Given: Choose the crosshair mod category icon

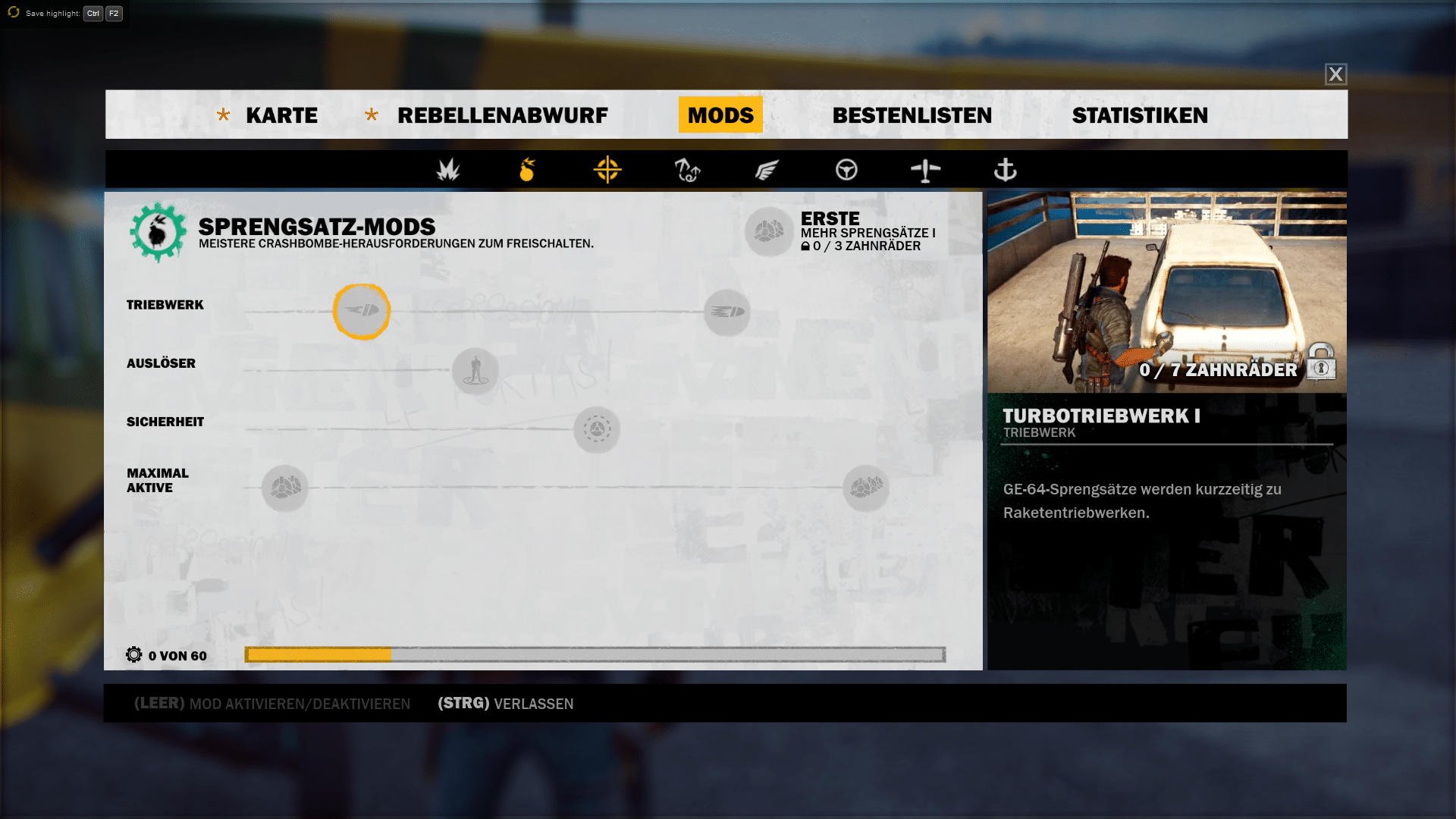Looking at the screenshot, I should [607, 170].
